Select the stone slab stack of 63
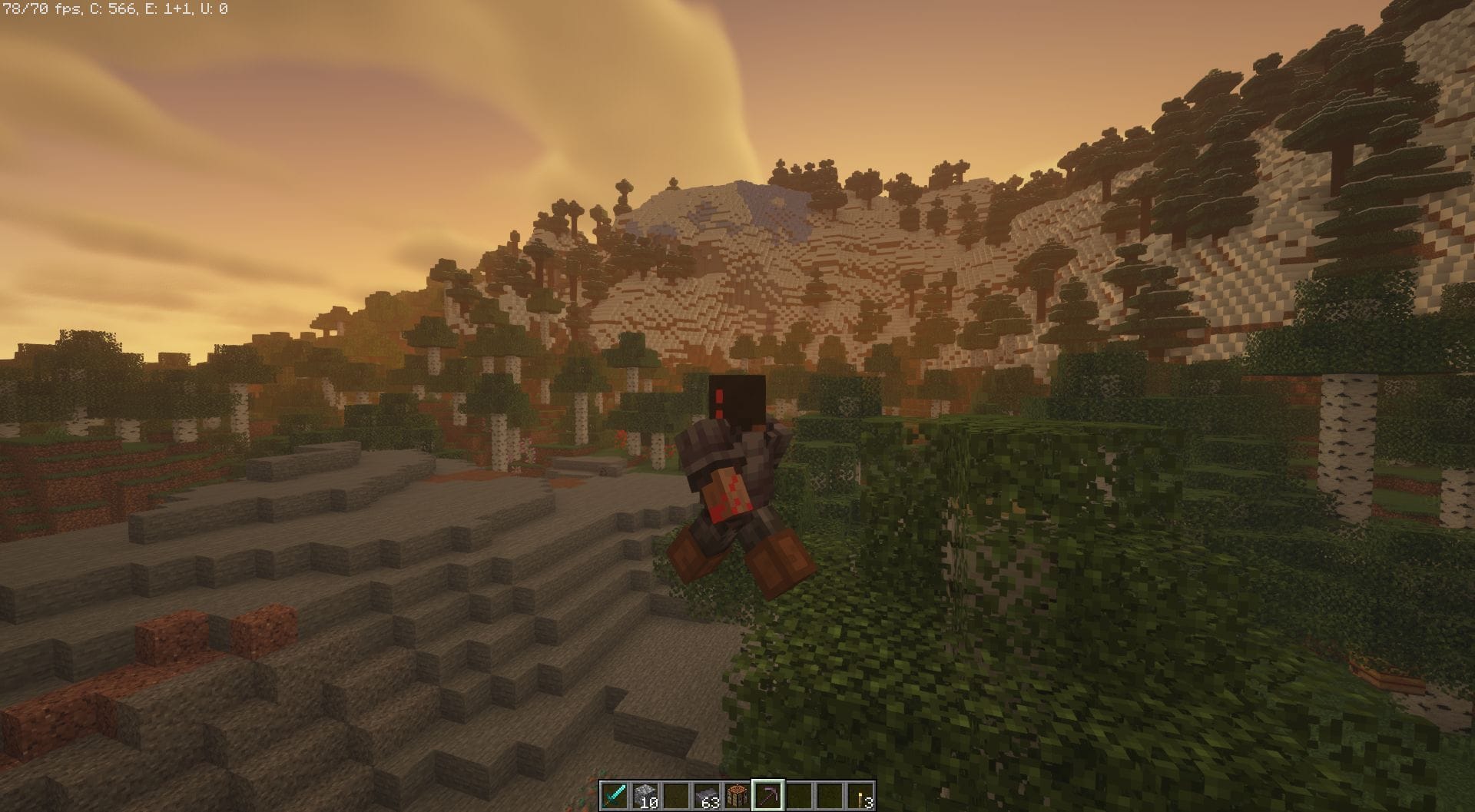1475x812 pixels. pyautogui.click(x=708, y=793)
